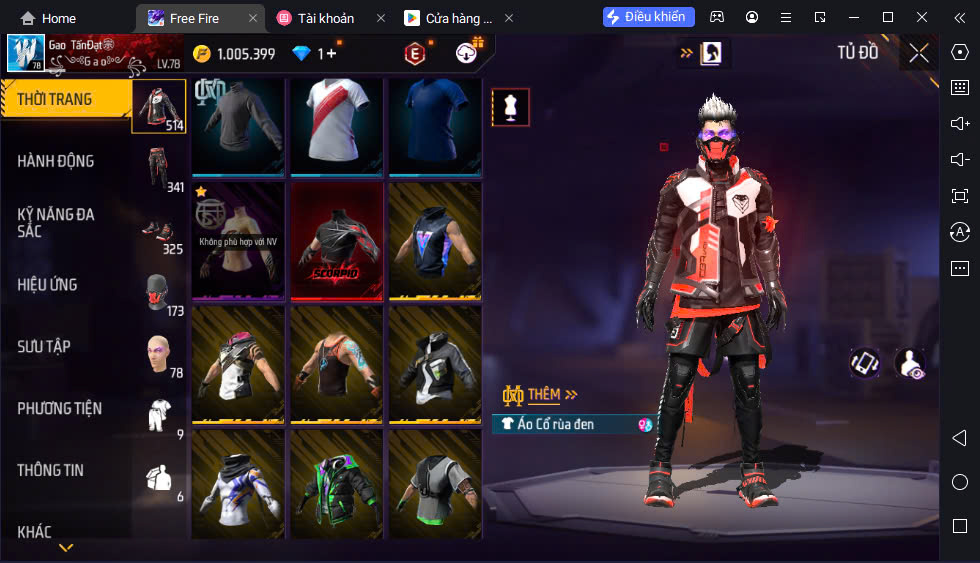The image size is (980, 563).
Task: Add diamonds with the plus button
Action: (x=331, y=54)
